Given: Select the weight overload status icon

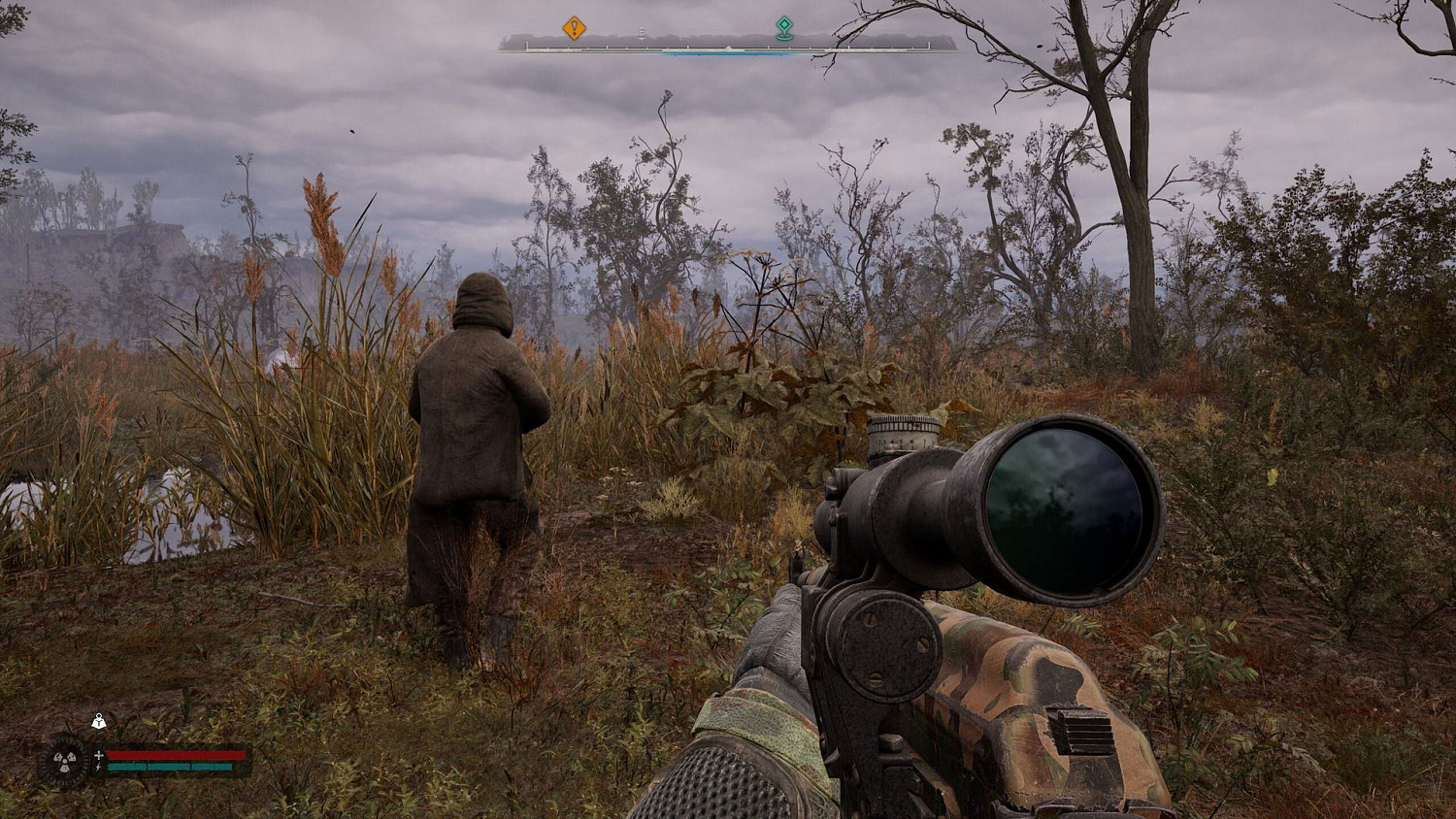Looking at the screenshot, I should [x=98, y=721].
